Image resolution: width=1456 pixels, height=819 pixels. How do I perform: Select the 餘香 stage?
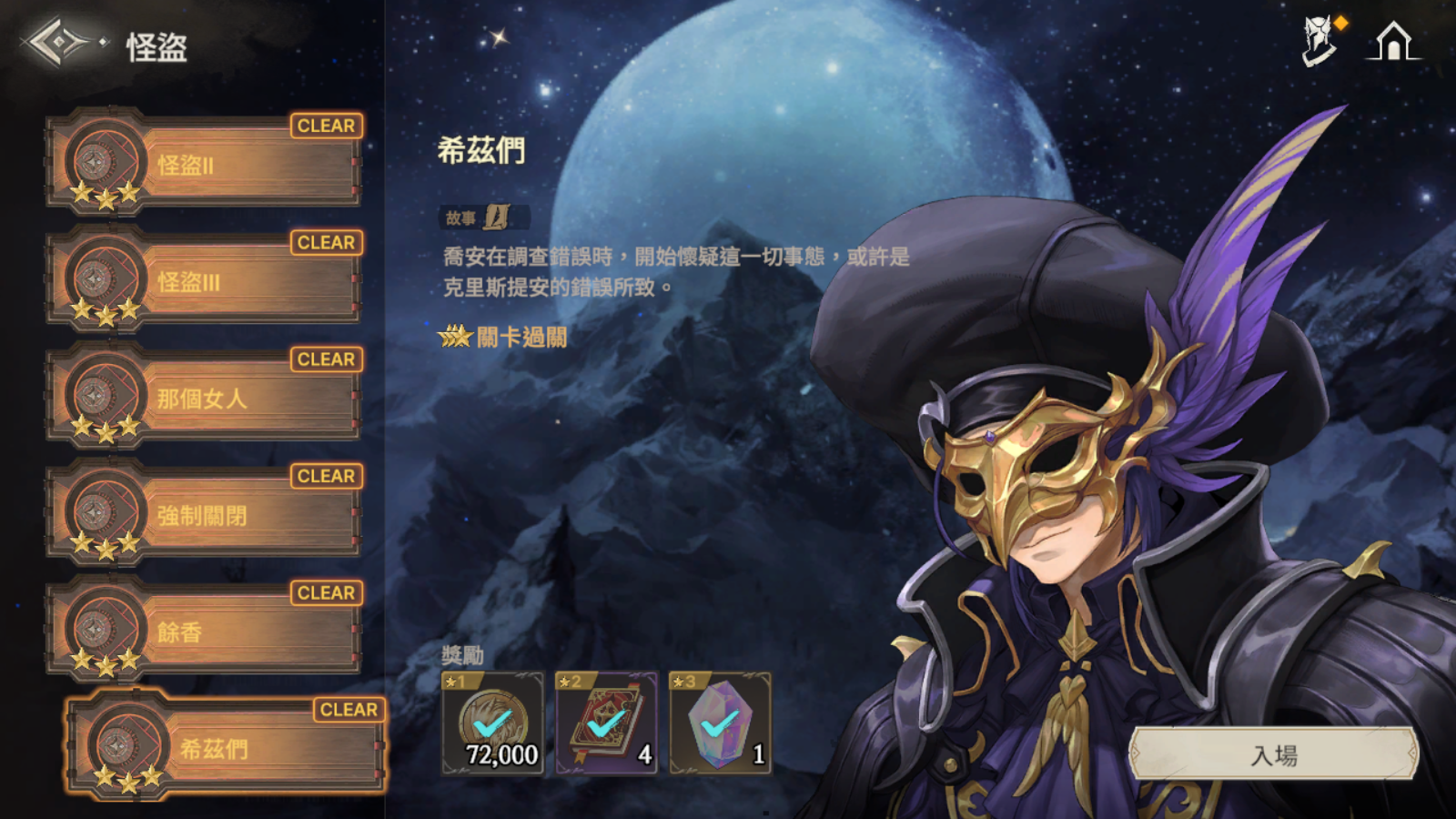205,632
